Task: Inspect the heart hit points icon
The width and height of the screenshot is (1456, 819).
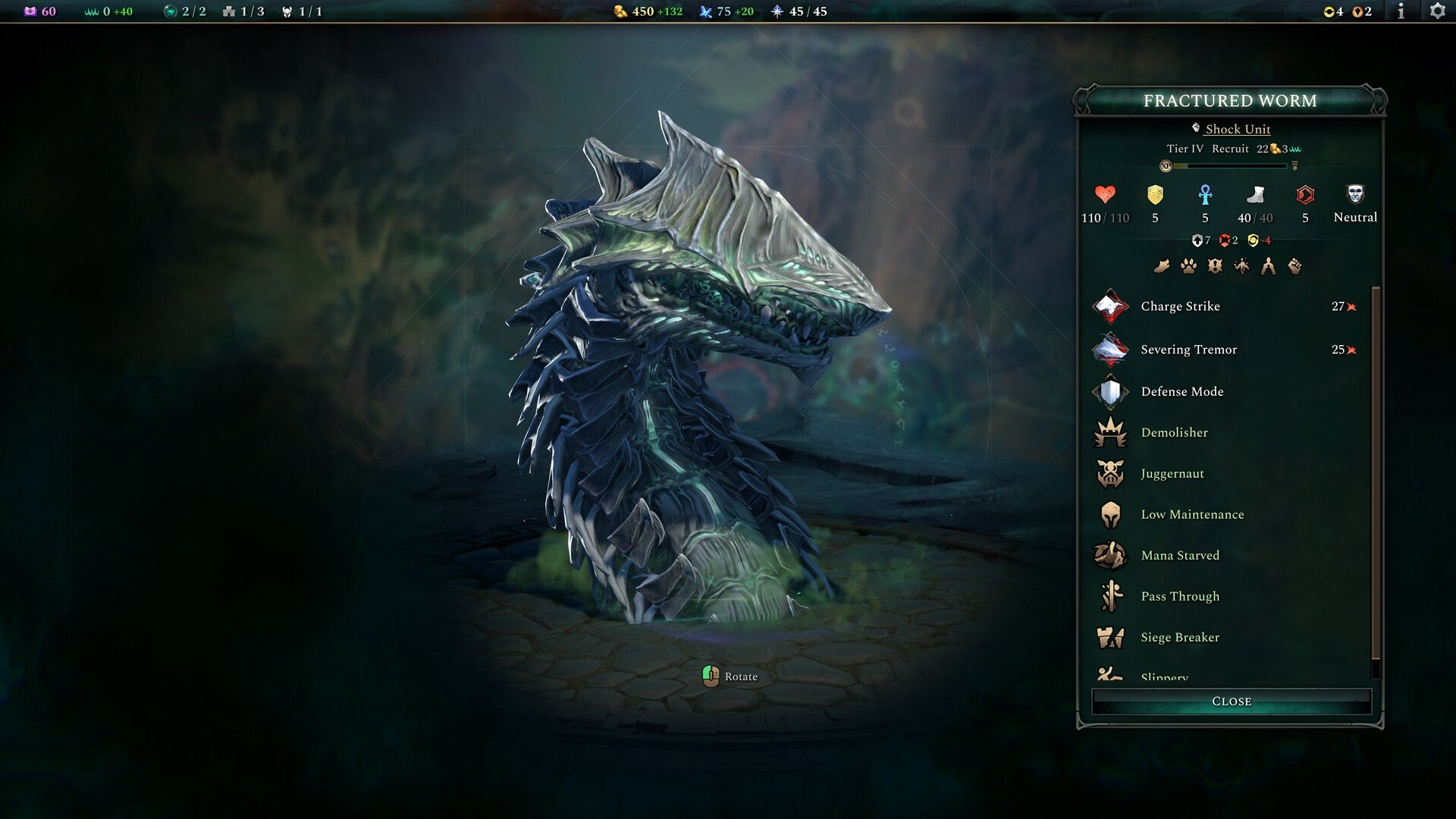Action: 1103,196
